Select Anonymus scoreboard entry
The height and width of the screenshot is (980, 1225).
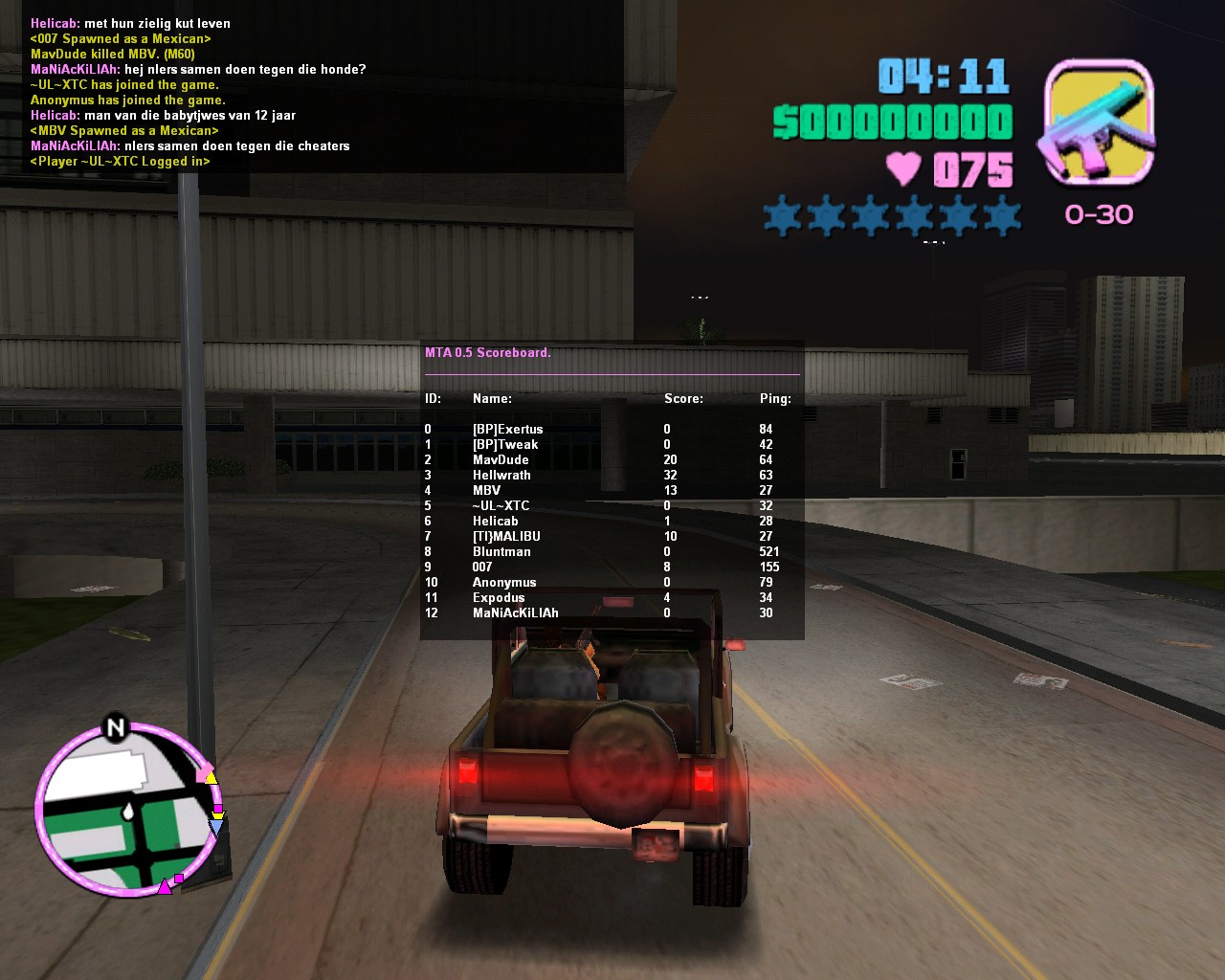[x=504, y=583]
